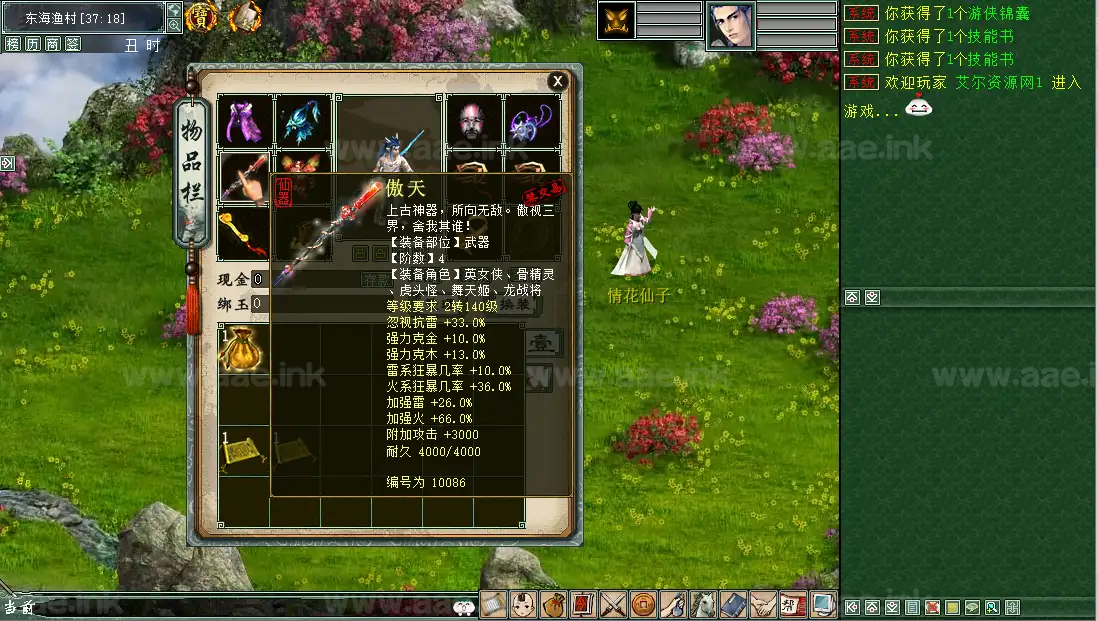This screenshot has height=621, width=1098.
Task: Open the flaming 寶 treasure icon
Action: 202,16
